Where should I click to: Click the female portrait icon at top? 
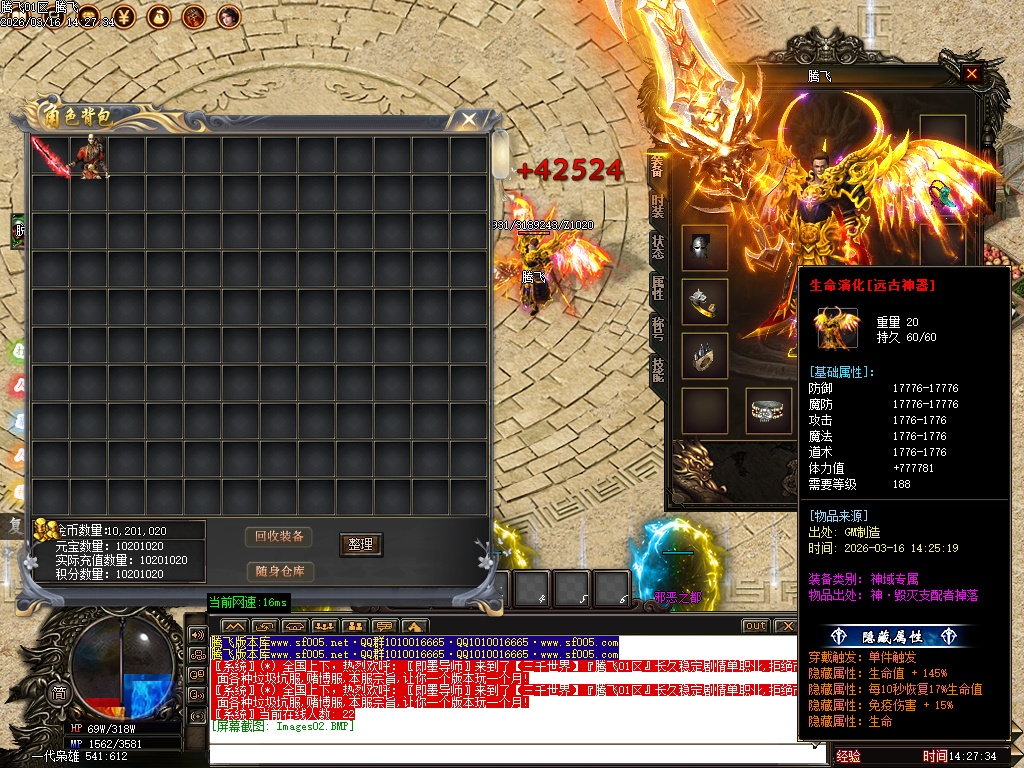click(x=229, y=15)
